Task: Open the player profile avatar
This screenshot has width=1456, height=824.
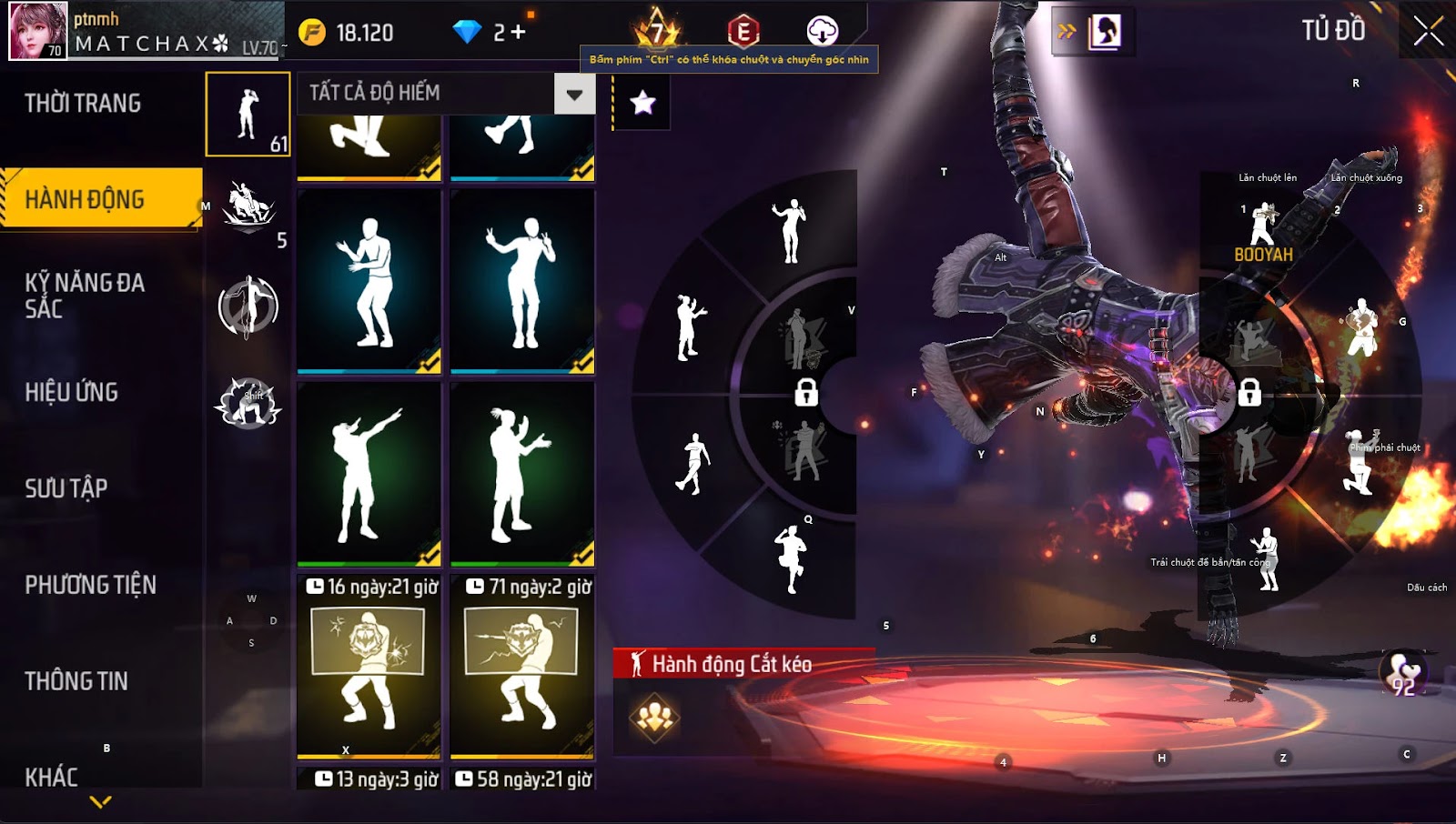Action: [x=38, y=31]
